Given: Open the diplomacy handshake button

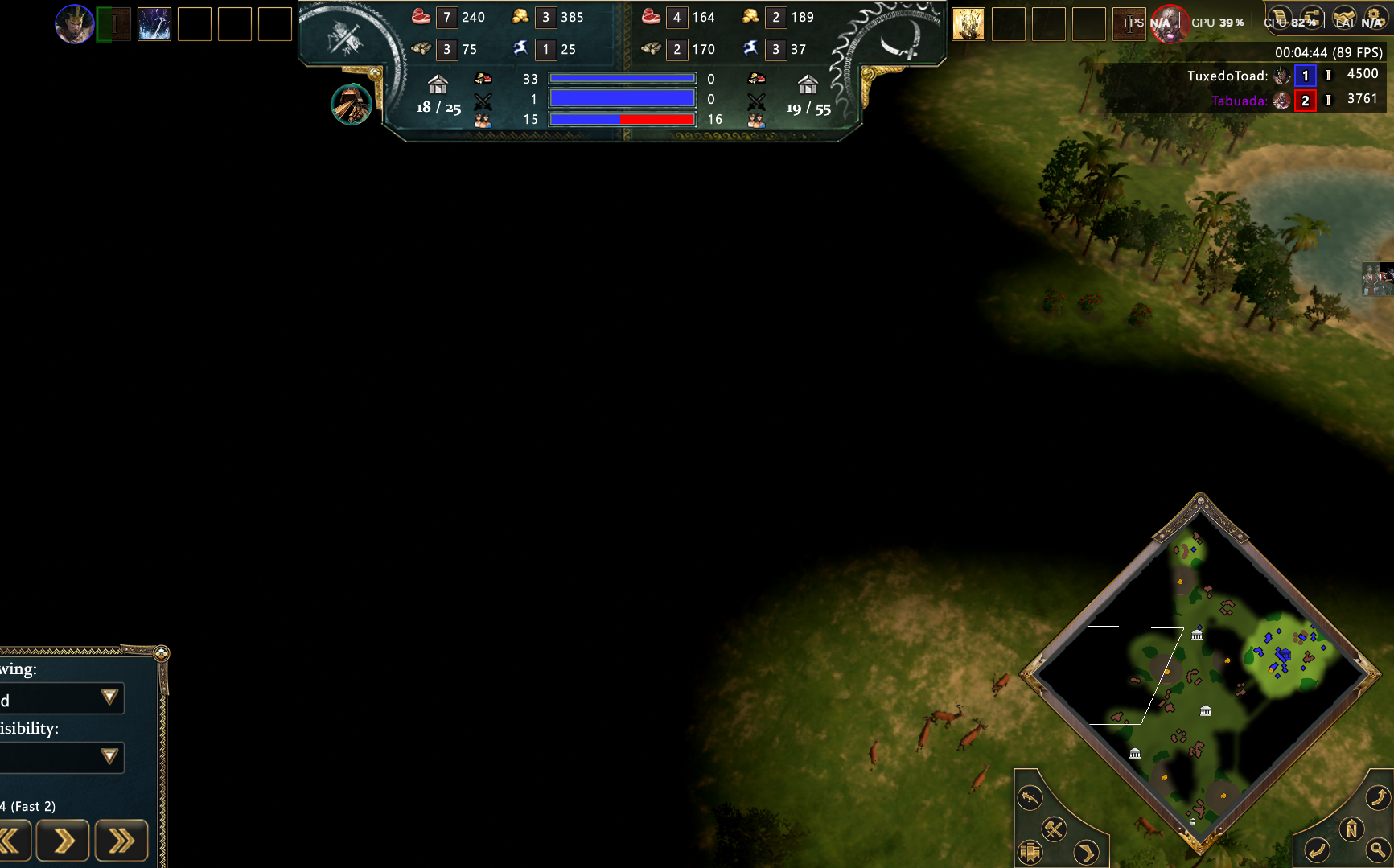Looking at the screenshot, I should point(1343,19).
